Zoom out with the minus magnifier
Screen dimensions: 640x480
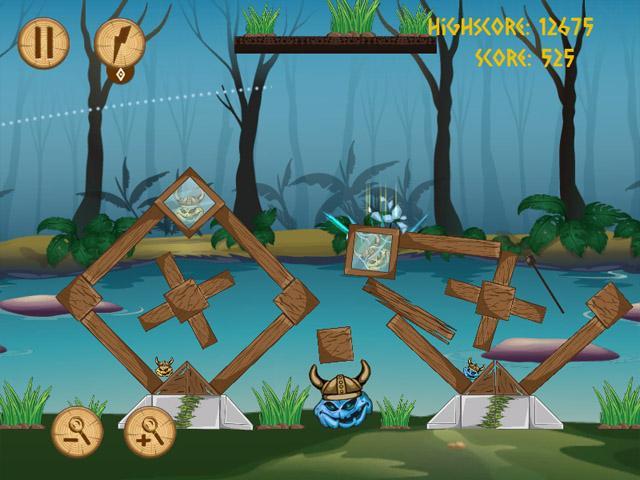click(x=76, y=431)
